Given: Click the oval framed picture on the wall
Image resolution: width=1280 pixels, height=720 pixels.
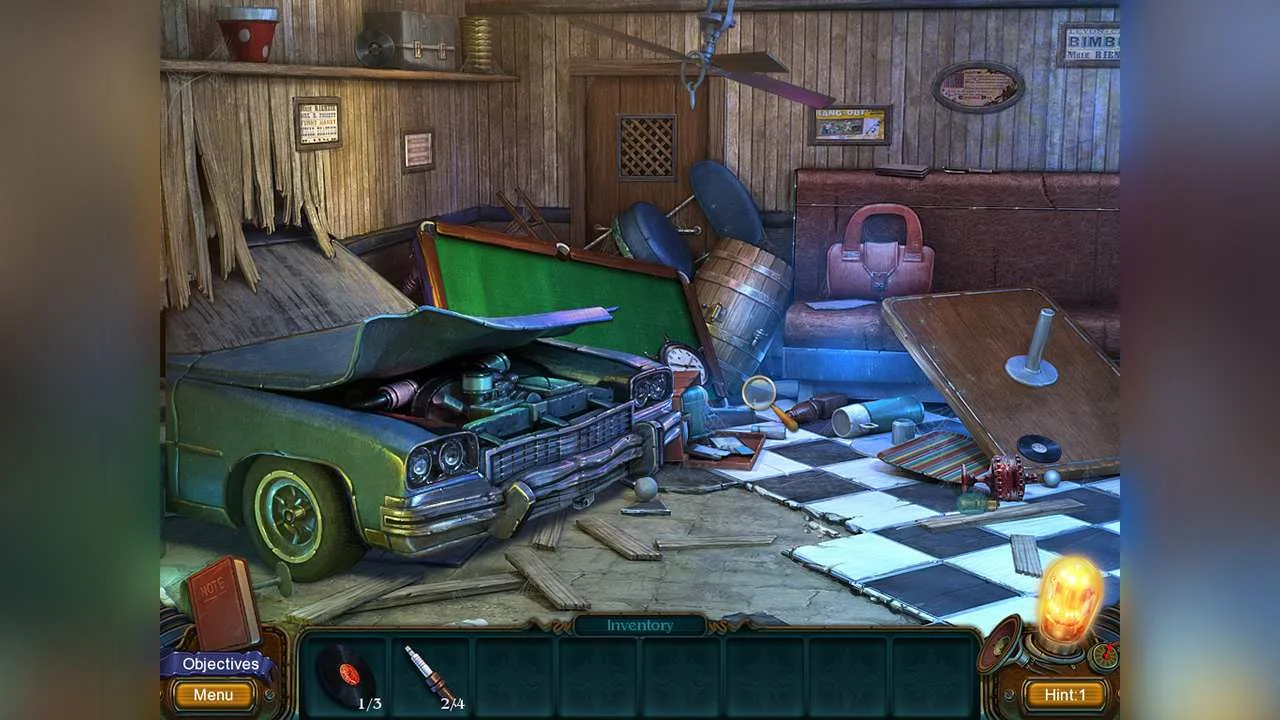Looking at the screenshot, I should click(x=978, y=84).
